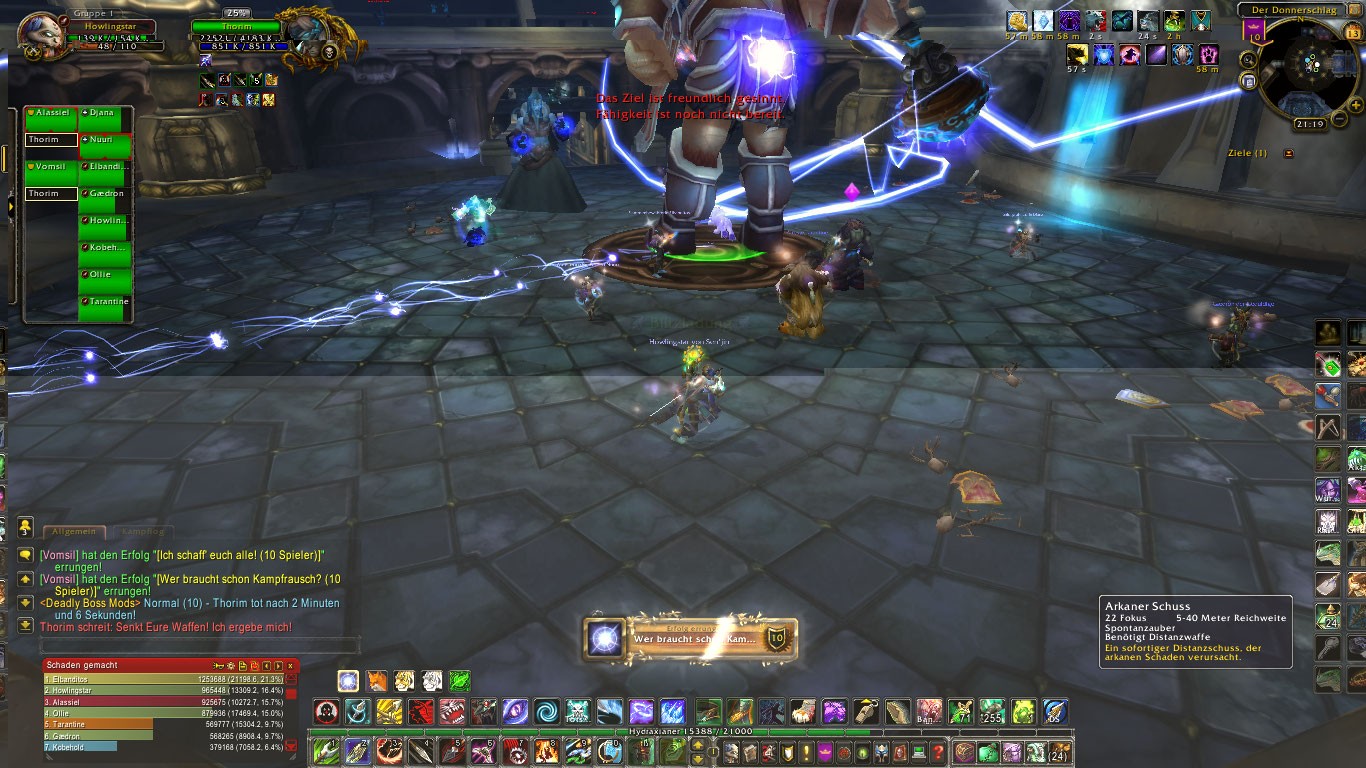Open the minimap tracking magnifier button
The image size is (1366, 768).
click(x=1249, y=59)
